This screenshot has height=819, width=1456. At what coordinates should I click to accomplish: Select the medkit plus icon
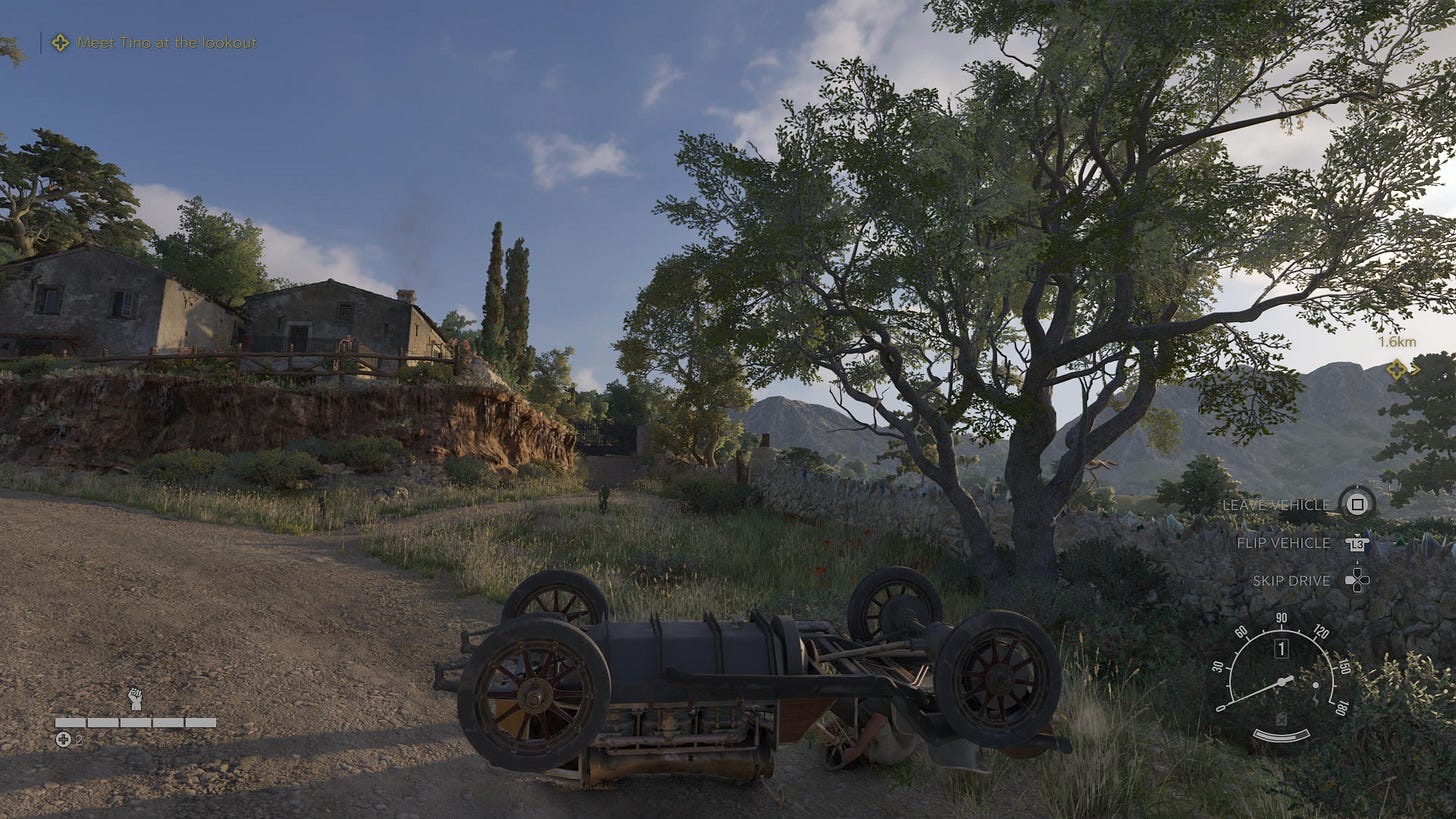click(x=63, y=739)
